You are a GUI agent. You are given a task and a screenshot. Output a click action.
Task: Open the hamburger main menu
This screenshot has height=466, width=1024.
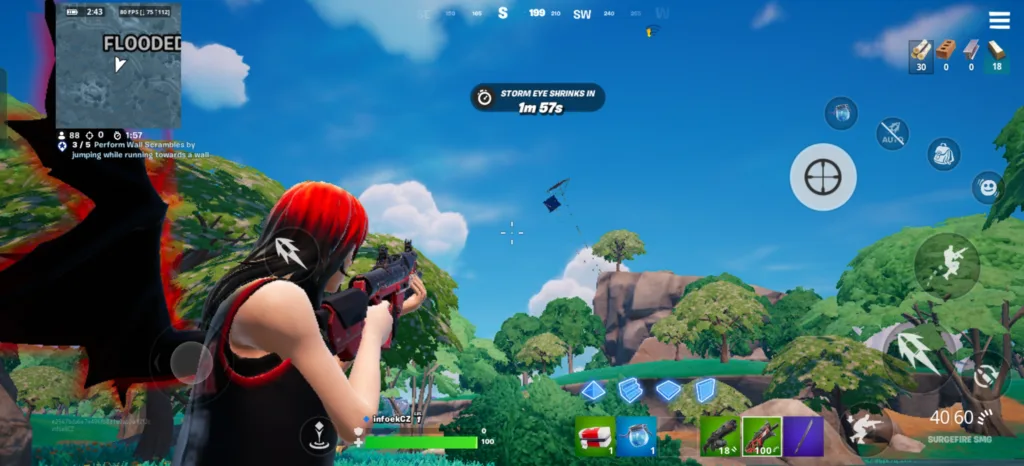point(999,21)
